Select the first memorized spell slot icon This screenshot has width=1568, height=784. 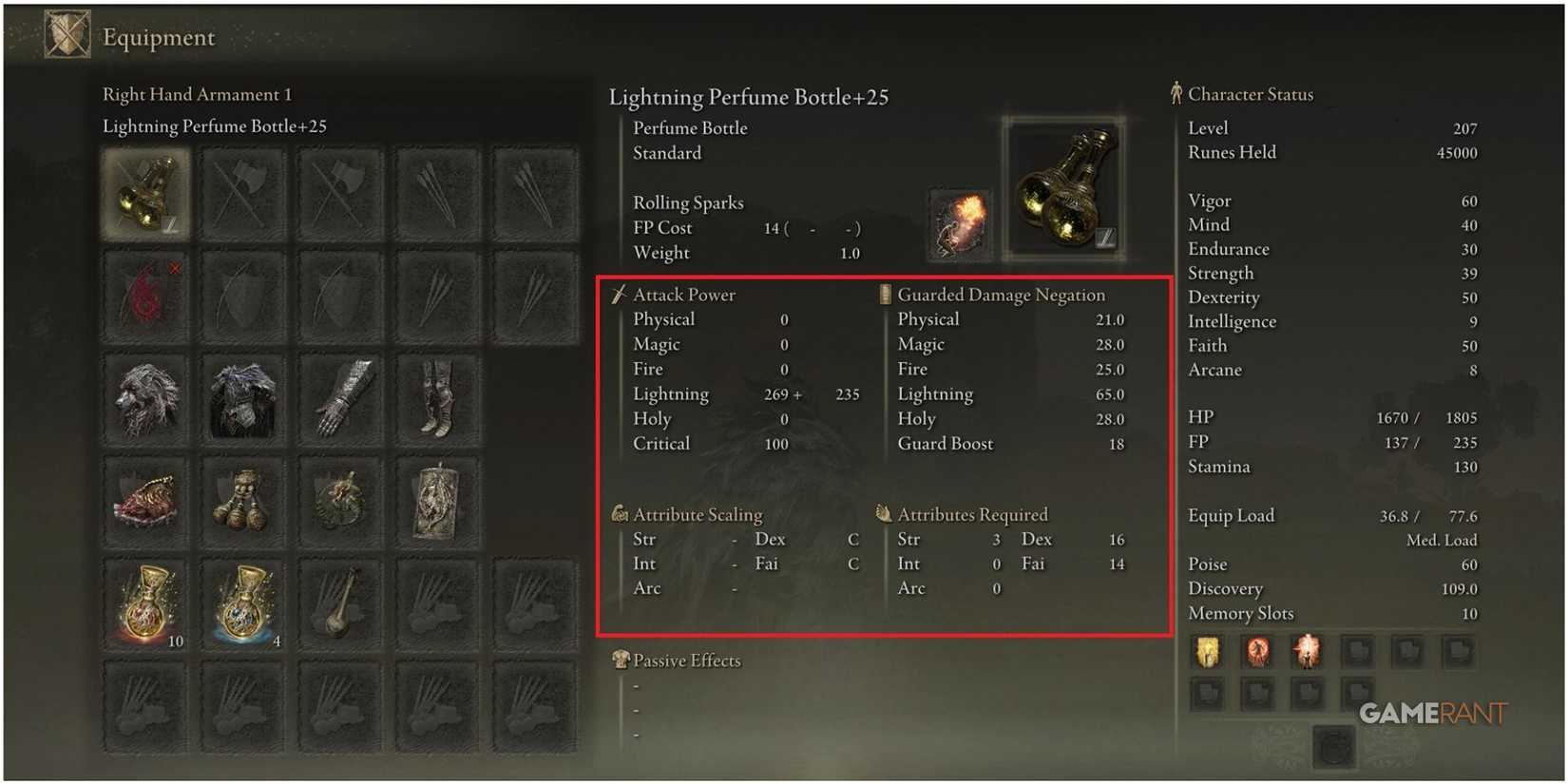[x=1207, y=654]
